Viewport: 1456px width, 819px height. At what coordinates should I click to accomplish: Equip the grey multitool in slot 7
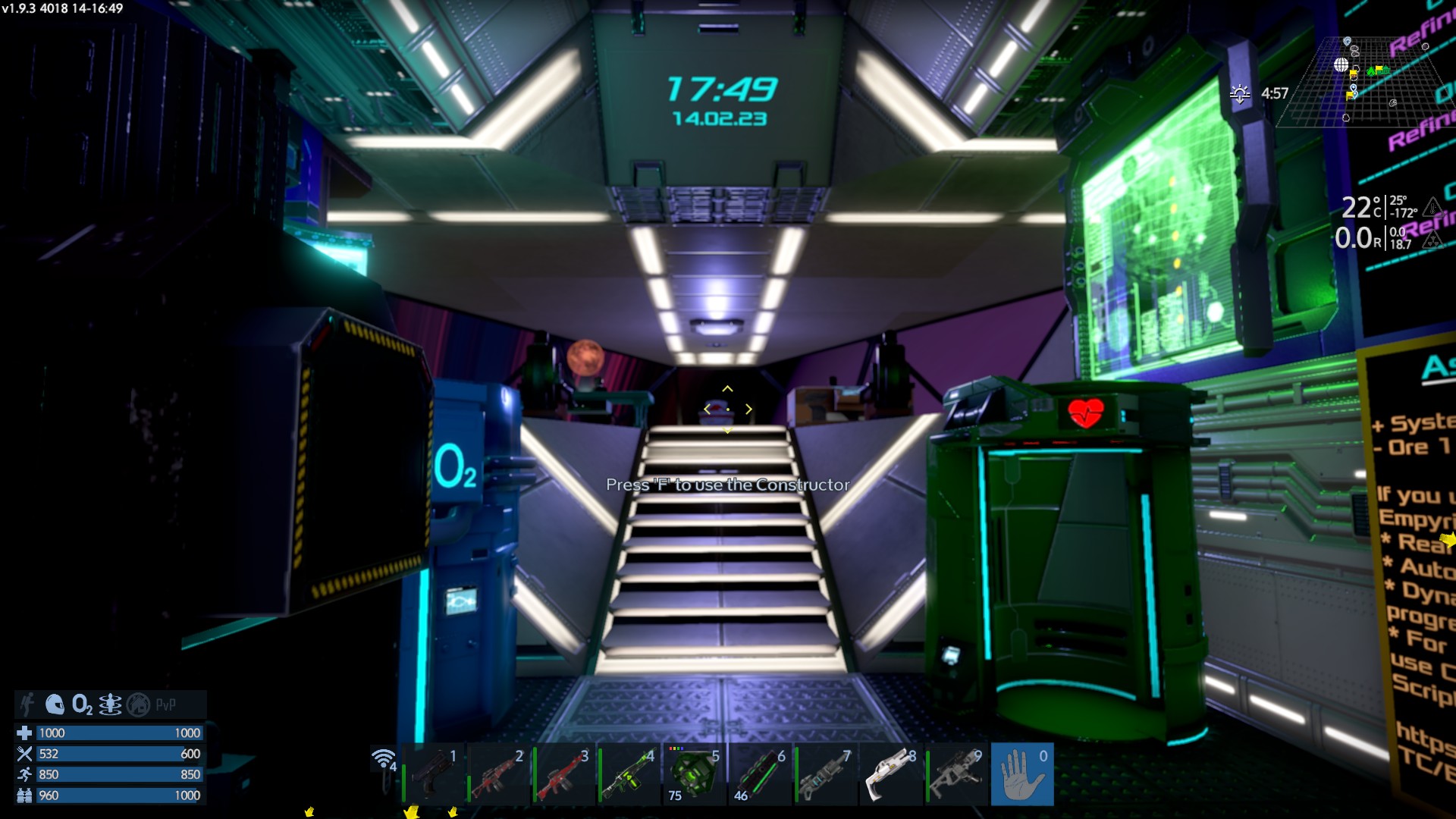pos(825,774)
